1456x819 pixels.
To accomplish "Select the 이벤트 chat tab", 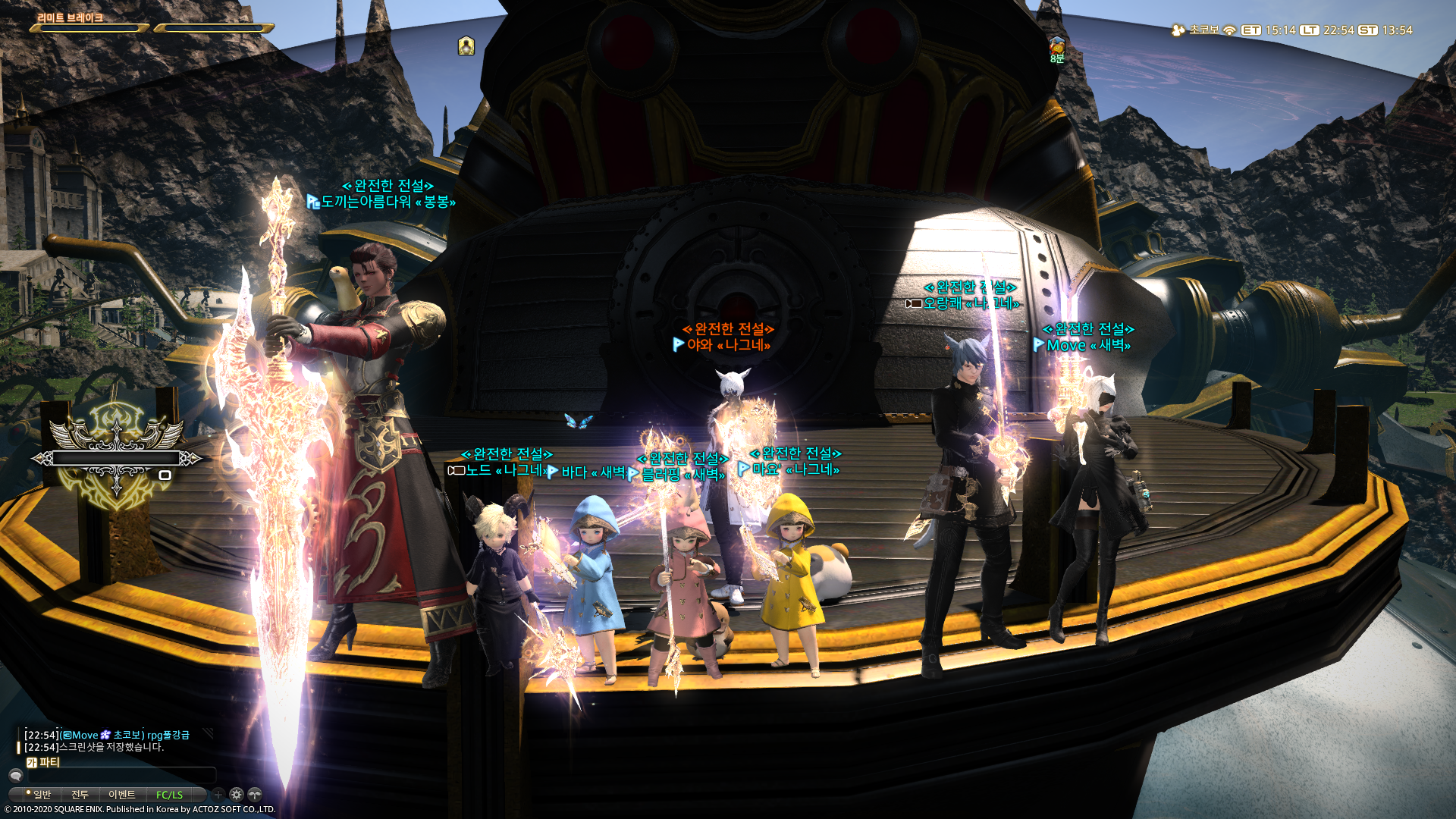I will 121,795.
